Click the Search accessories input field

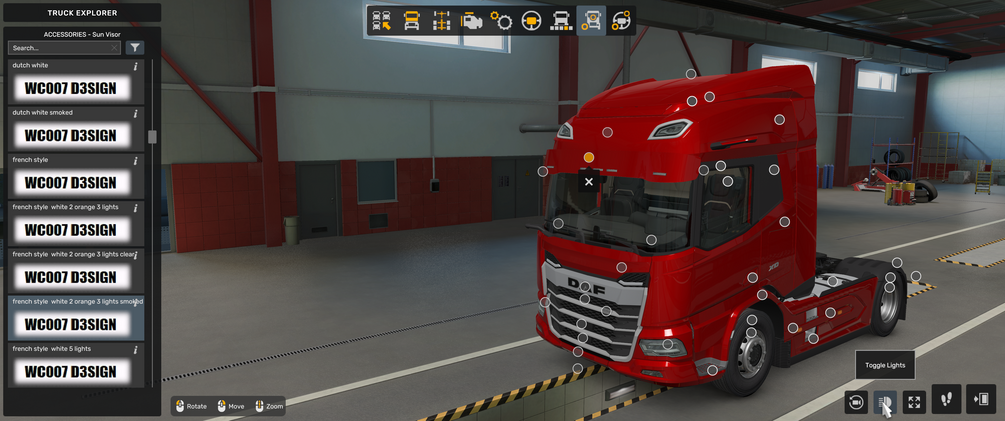coord(60,48)
